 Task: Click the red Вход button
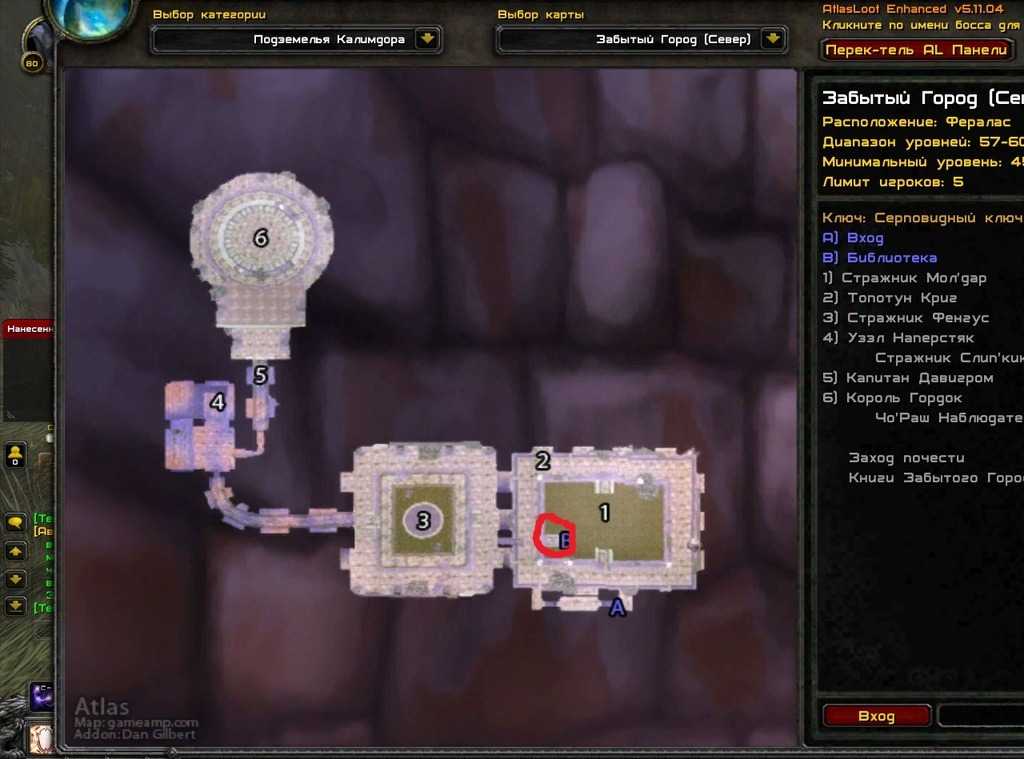click(x=876, y=716)
